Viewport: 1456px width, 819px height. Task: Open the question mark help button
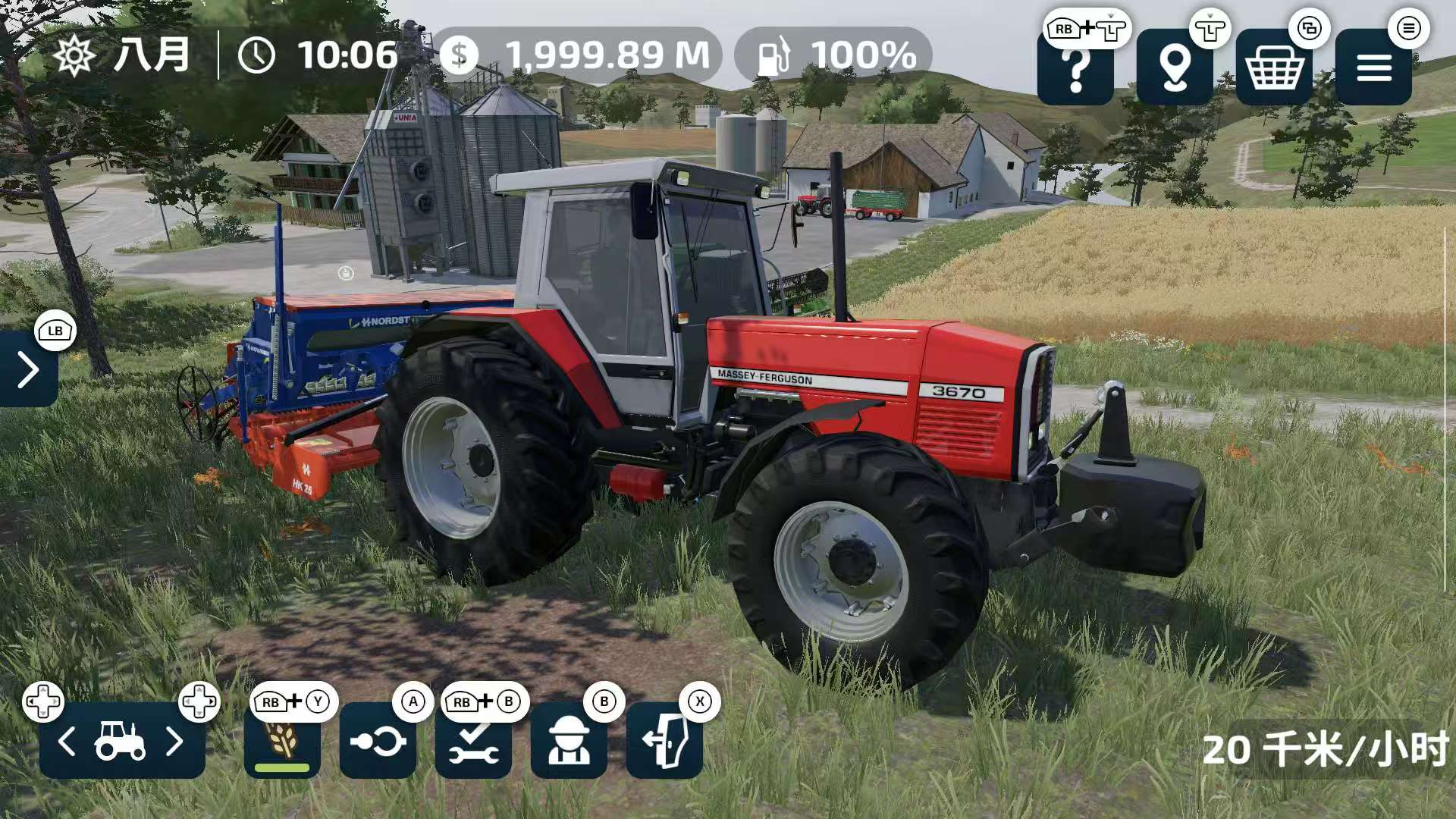point(1075,69)
